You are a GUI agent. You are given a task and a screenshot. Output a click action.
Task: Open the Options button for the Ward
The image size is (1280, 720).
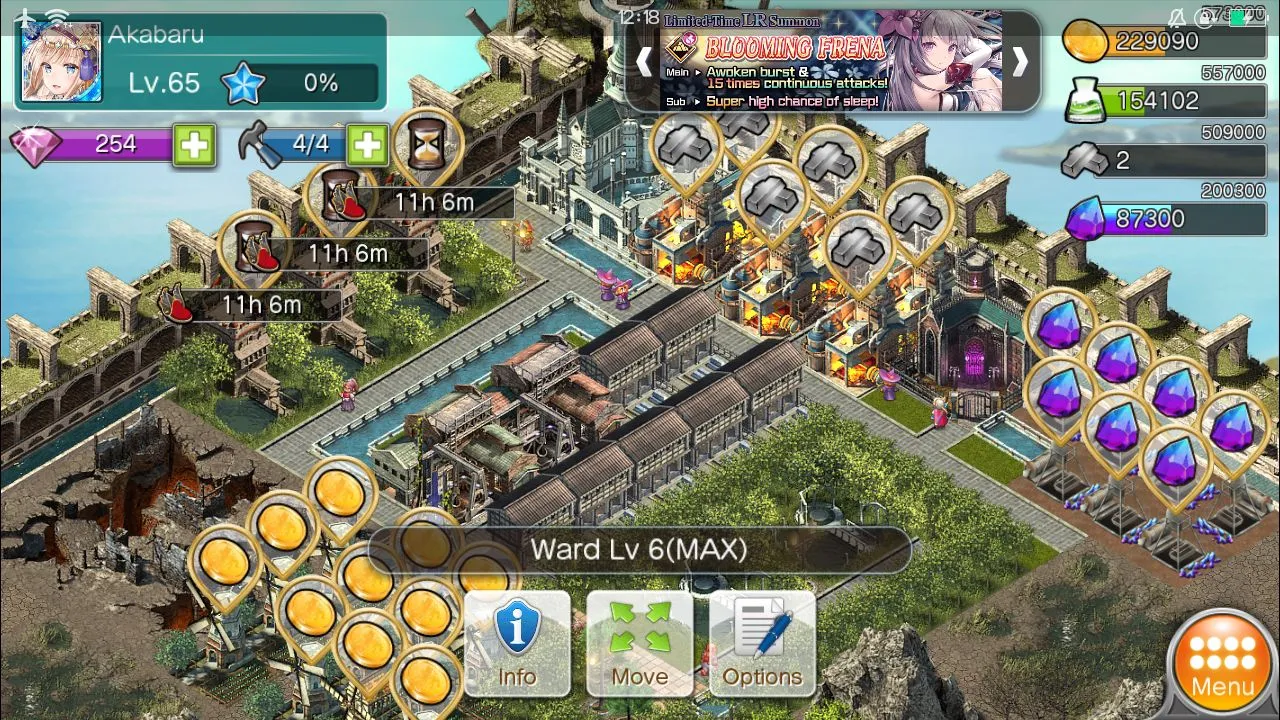point(762,644)
